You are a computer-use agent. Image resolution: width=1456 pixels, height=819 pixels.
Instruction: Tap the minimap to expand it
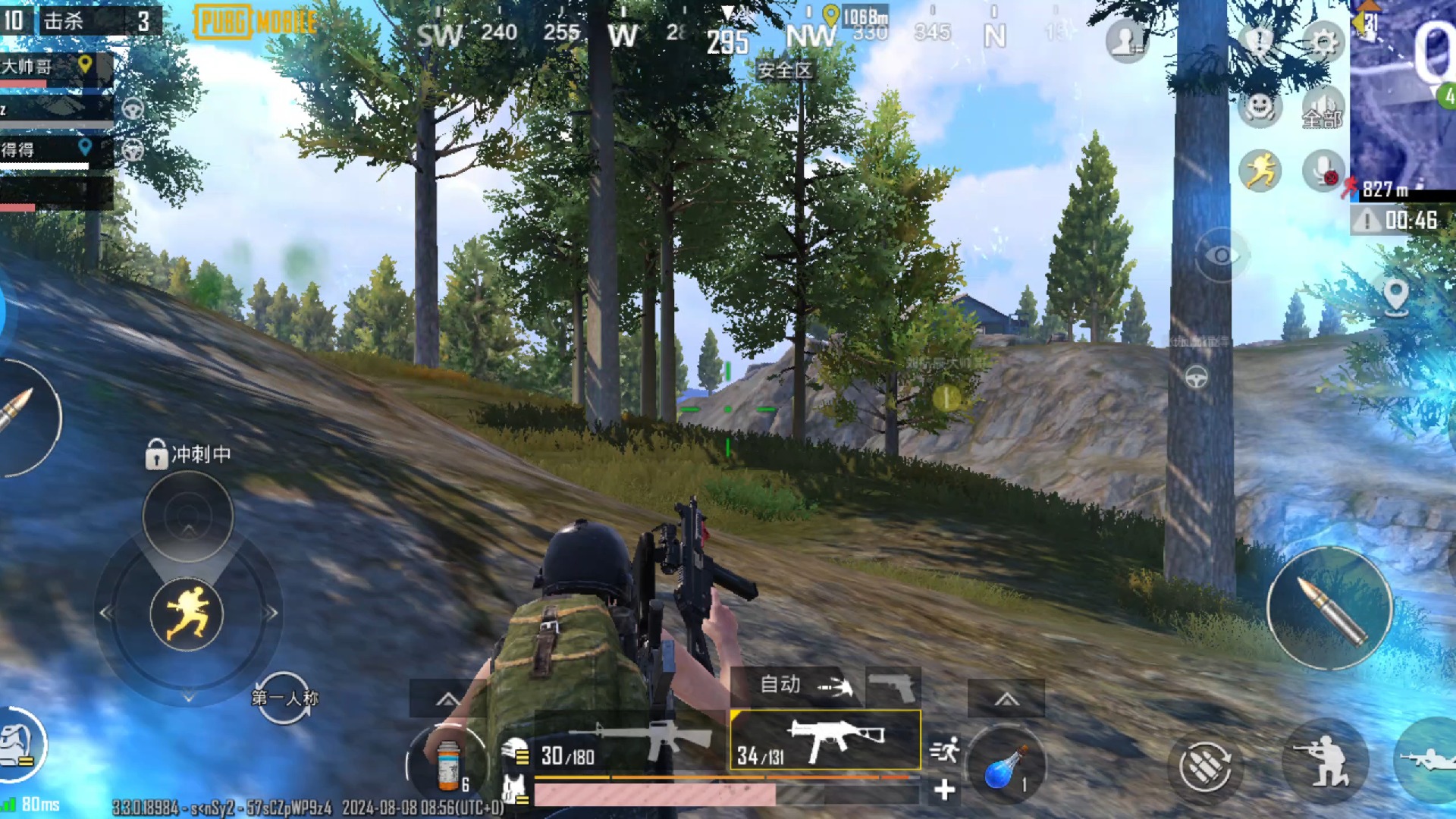pos(1403,91)
